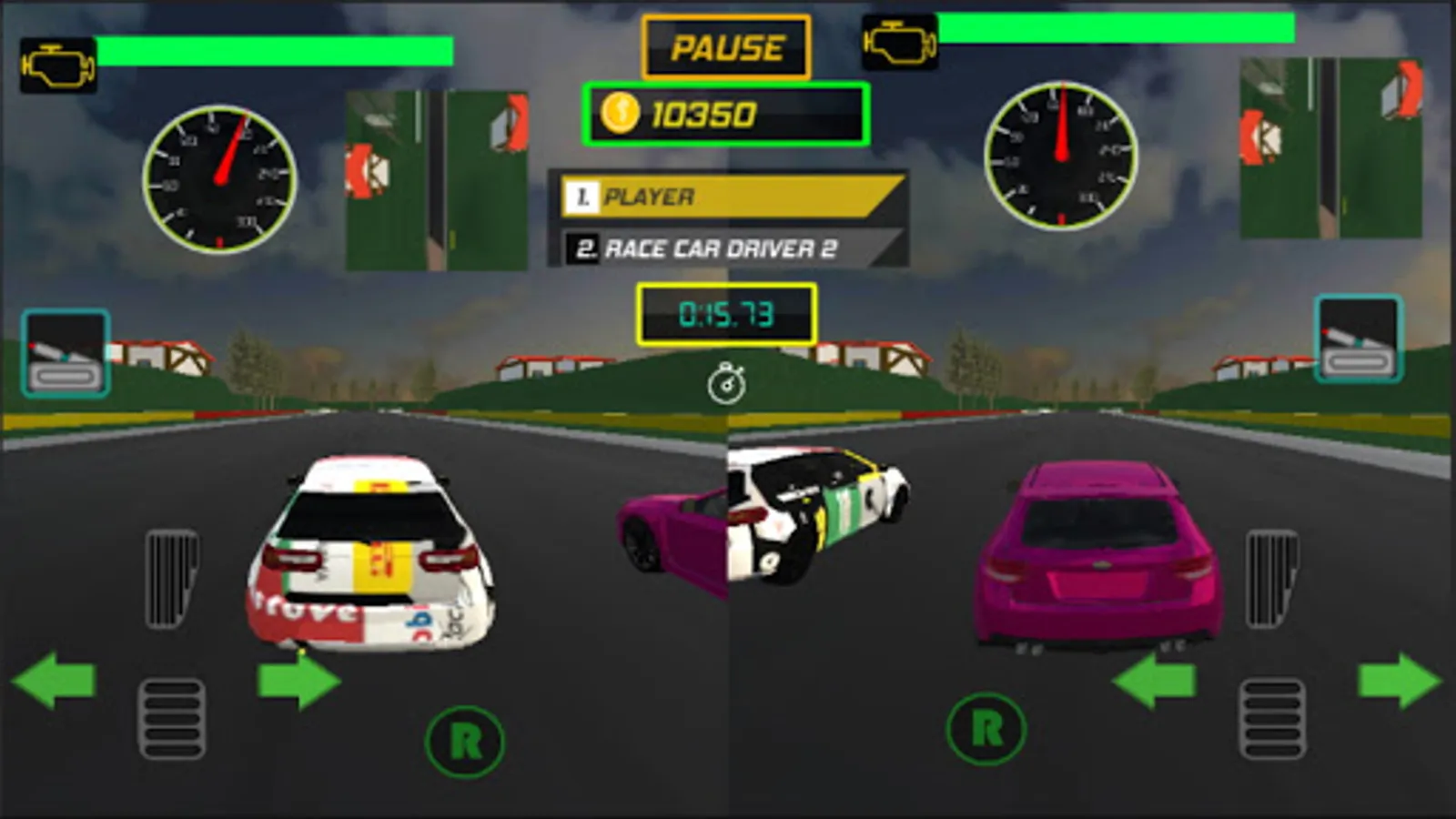Tap the white car's tall gas pedal
The image size is (1456, 819).
tap(171, 579)
